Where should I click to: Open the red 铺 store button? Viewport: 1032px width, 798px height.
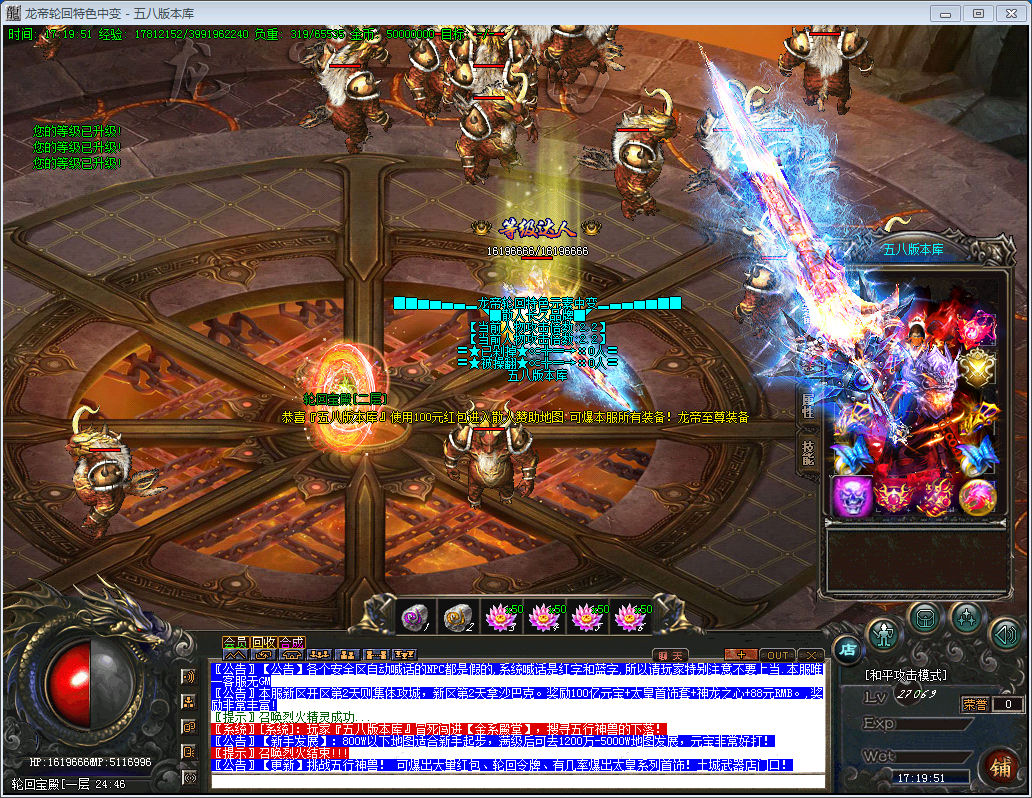(x=998, y=768)
